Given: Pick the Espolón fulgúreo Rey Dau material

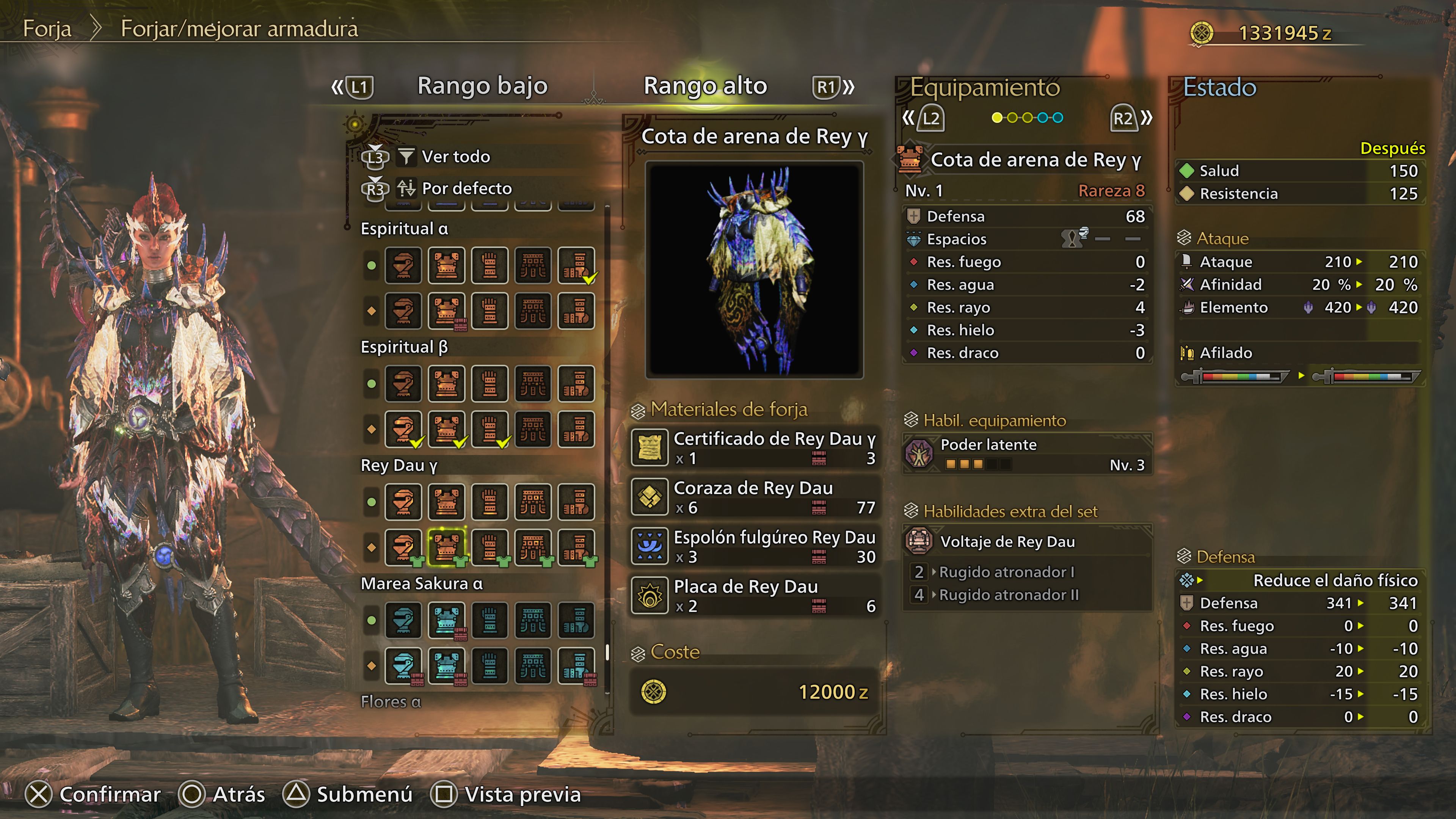Looking at the screenshot, I should [x=755, y=546].
